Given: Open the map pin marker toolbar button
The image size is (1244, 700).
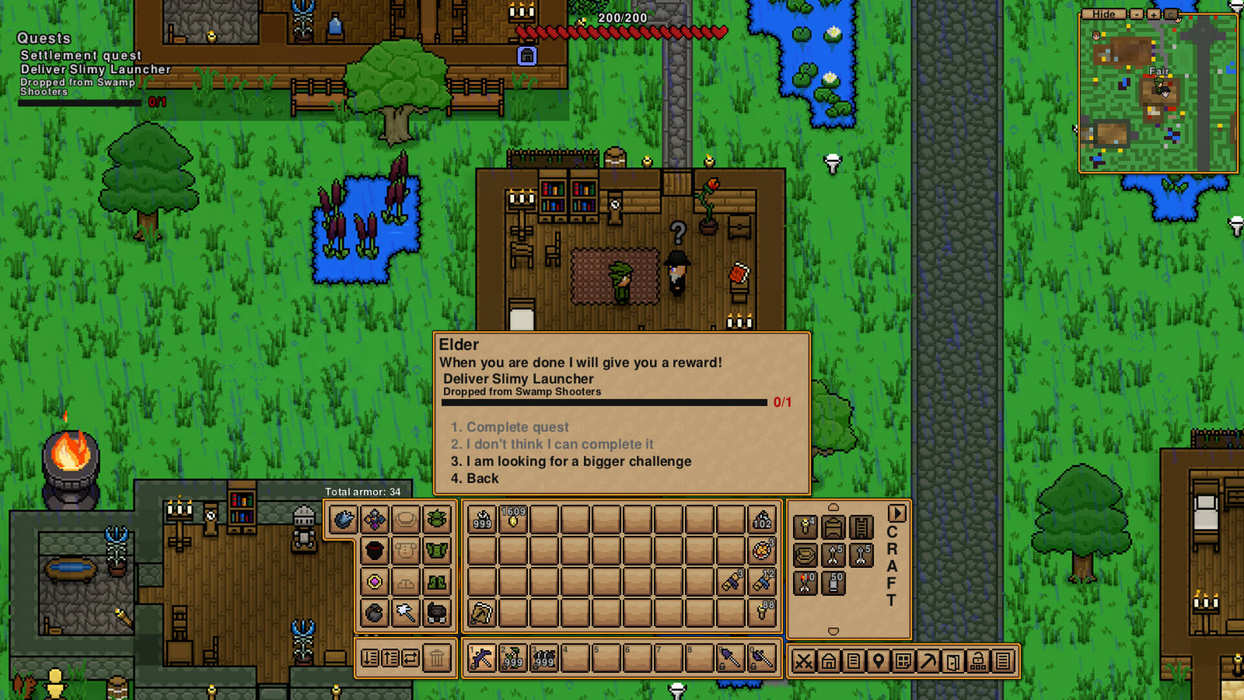Looking at the screenshot, I should tap(878, 661).
